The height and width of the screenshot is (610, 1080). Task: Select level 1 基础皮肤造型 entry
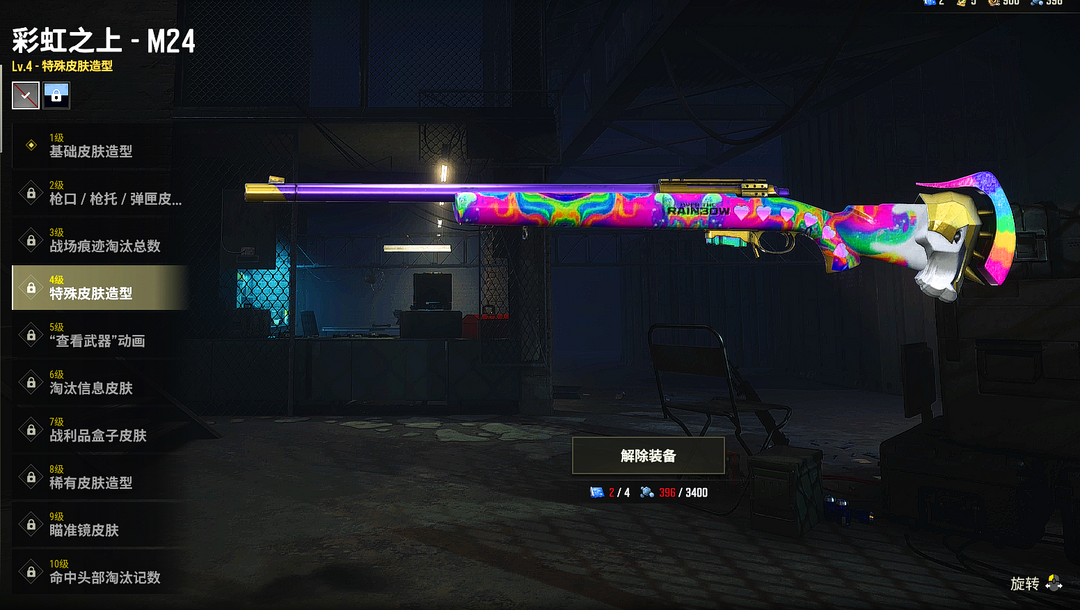[98, 146]
